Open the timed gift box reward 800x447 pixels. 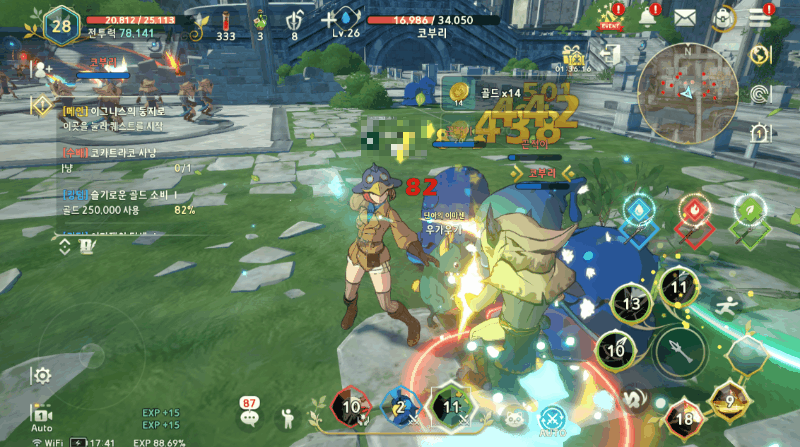pos(573,55)
